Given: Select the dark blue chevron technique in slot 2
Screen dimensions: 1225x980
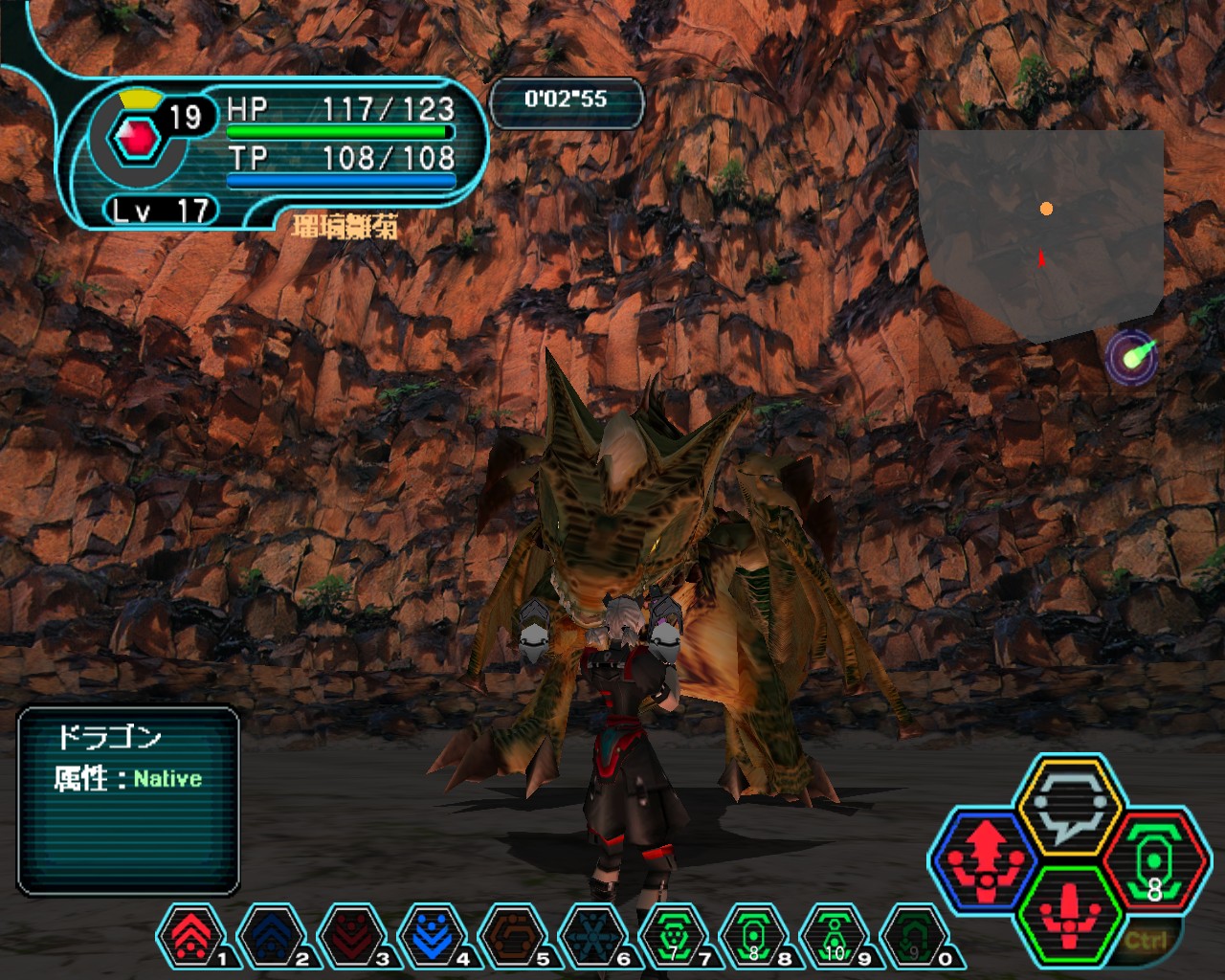Looking at the screenshot, I should pyautogui.click(x=271, y=935).
